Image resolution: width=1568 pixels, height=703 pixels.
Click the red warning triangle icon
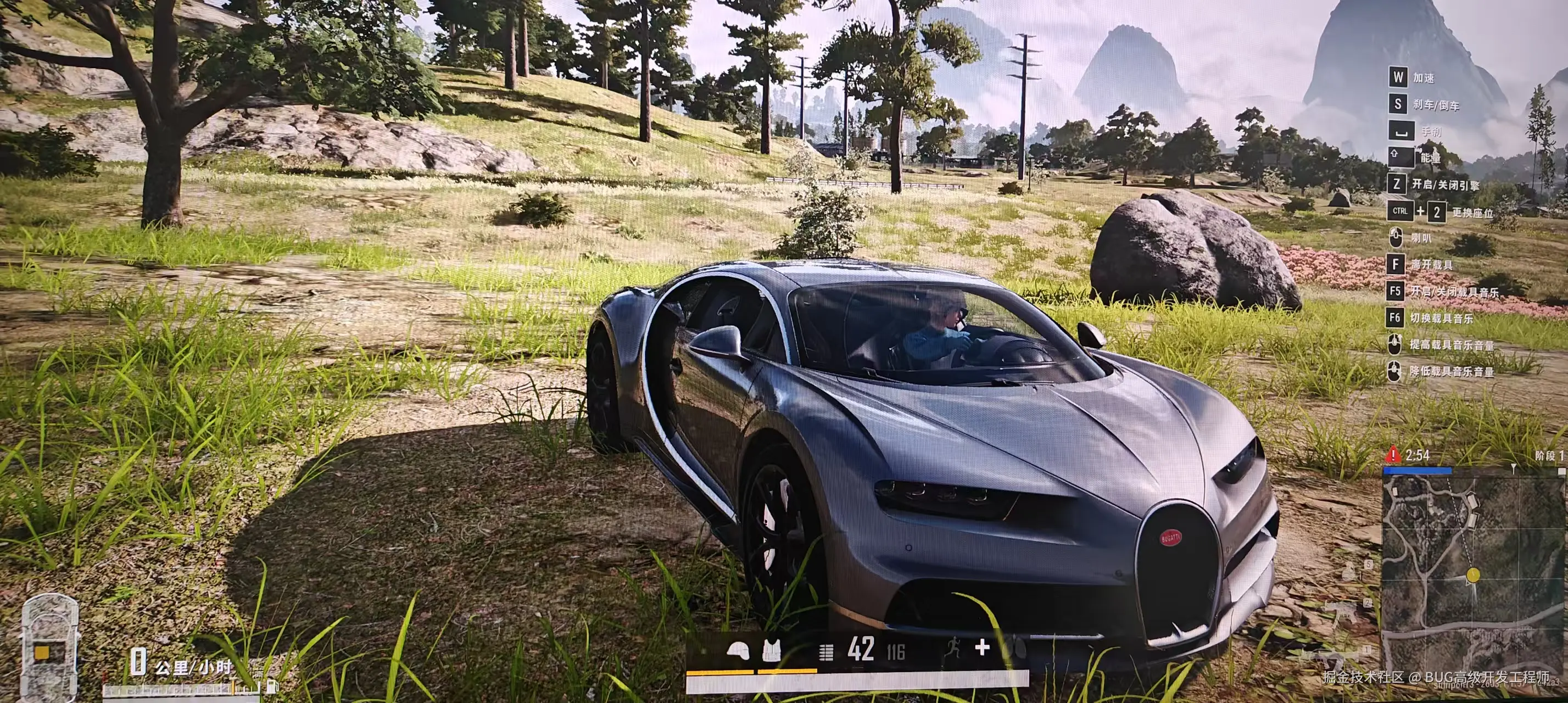[1393, 455]
